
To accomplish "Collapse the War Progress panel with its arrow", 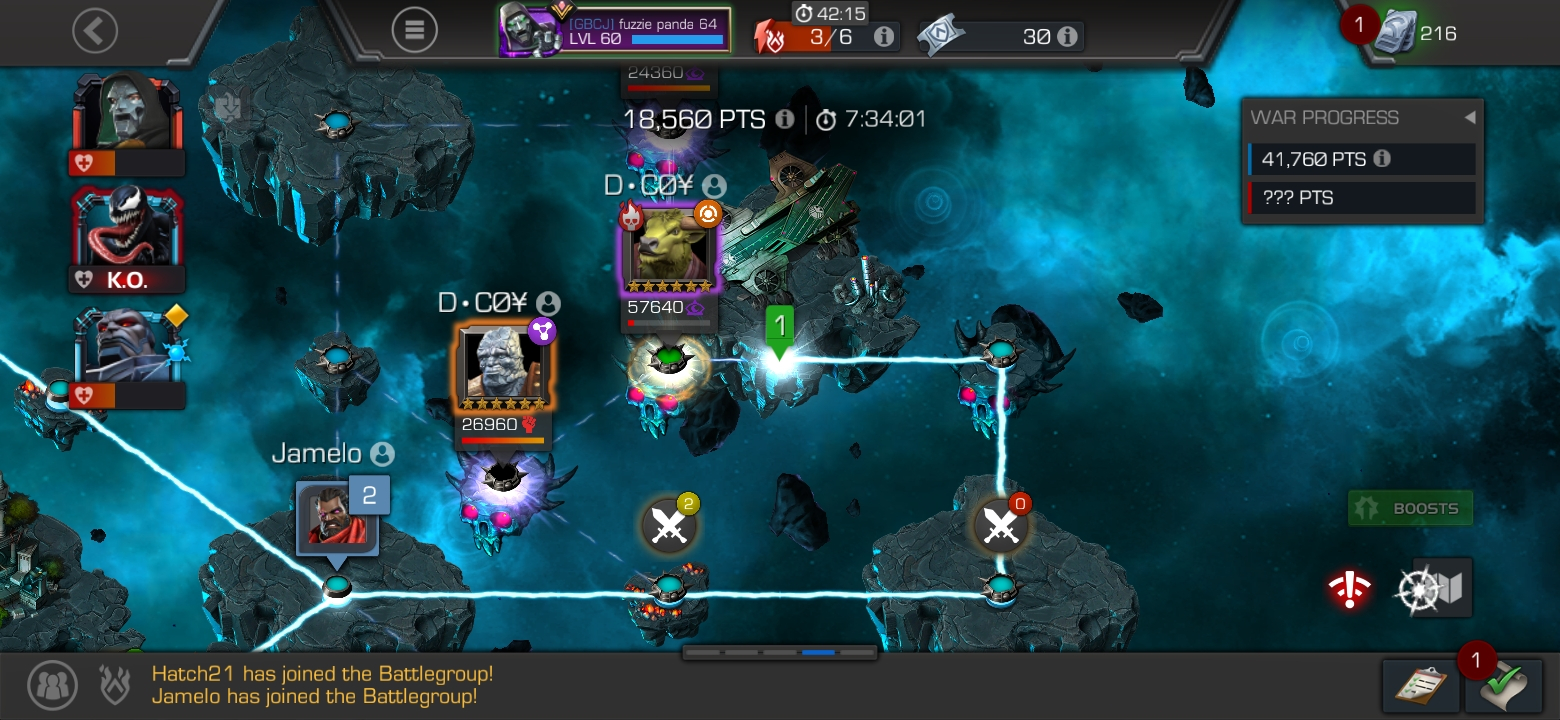I will point(1470,117).
